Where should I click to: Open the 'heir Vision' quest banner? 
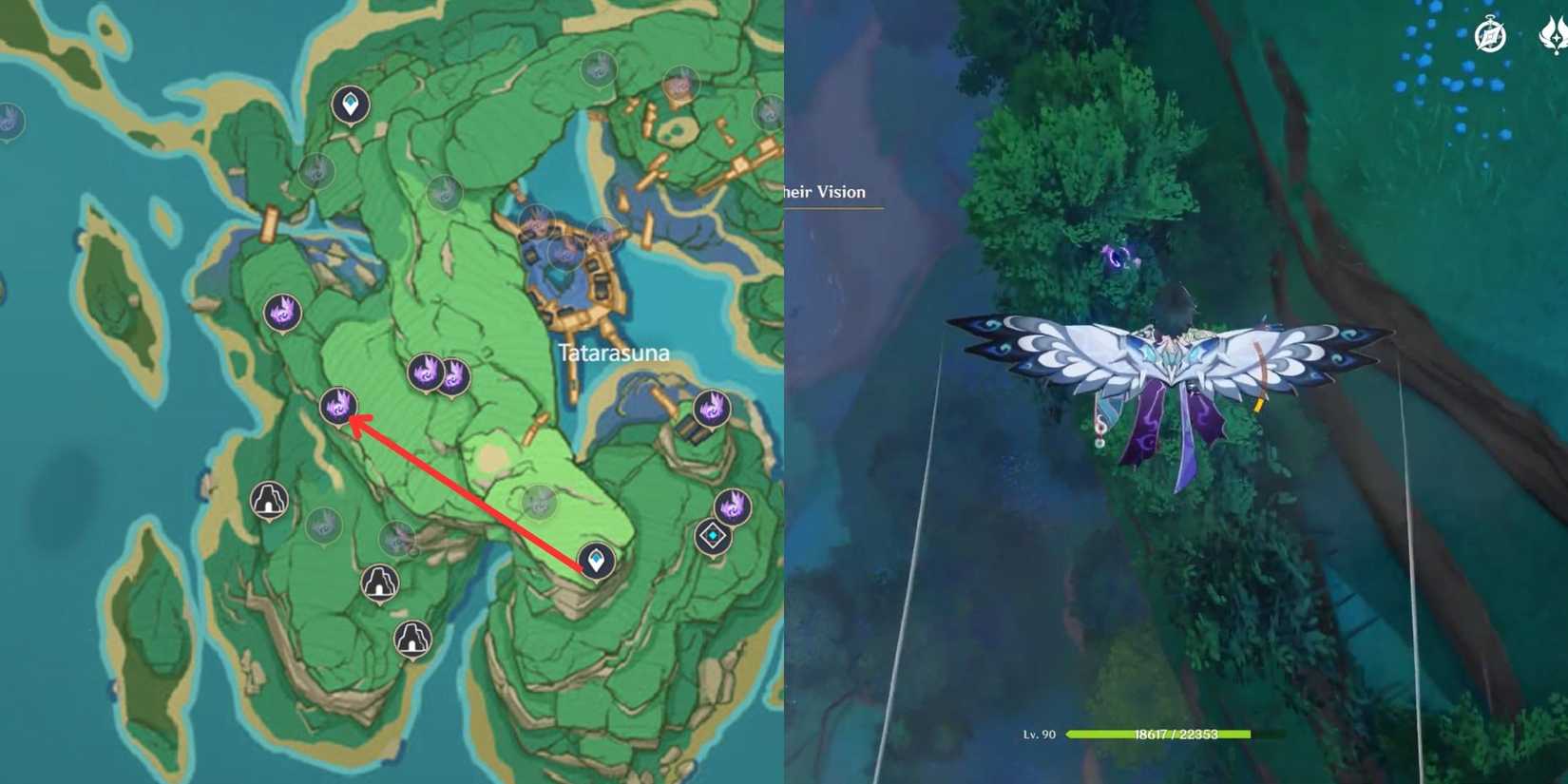point(822,192)
